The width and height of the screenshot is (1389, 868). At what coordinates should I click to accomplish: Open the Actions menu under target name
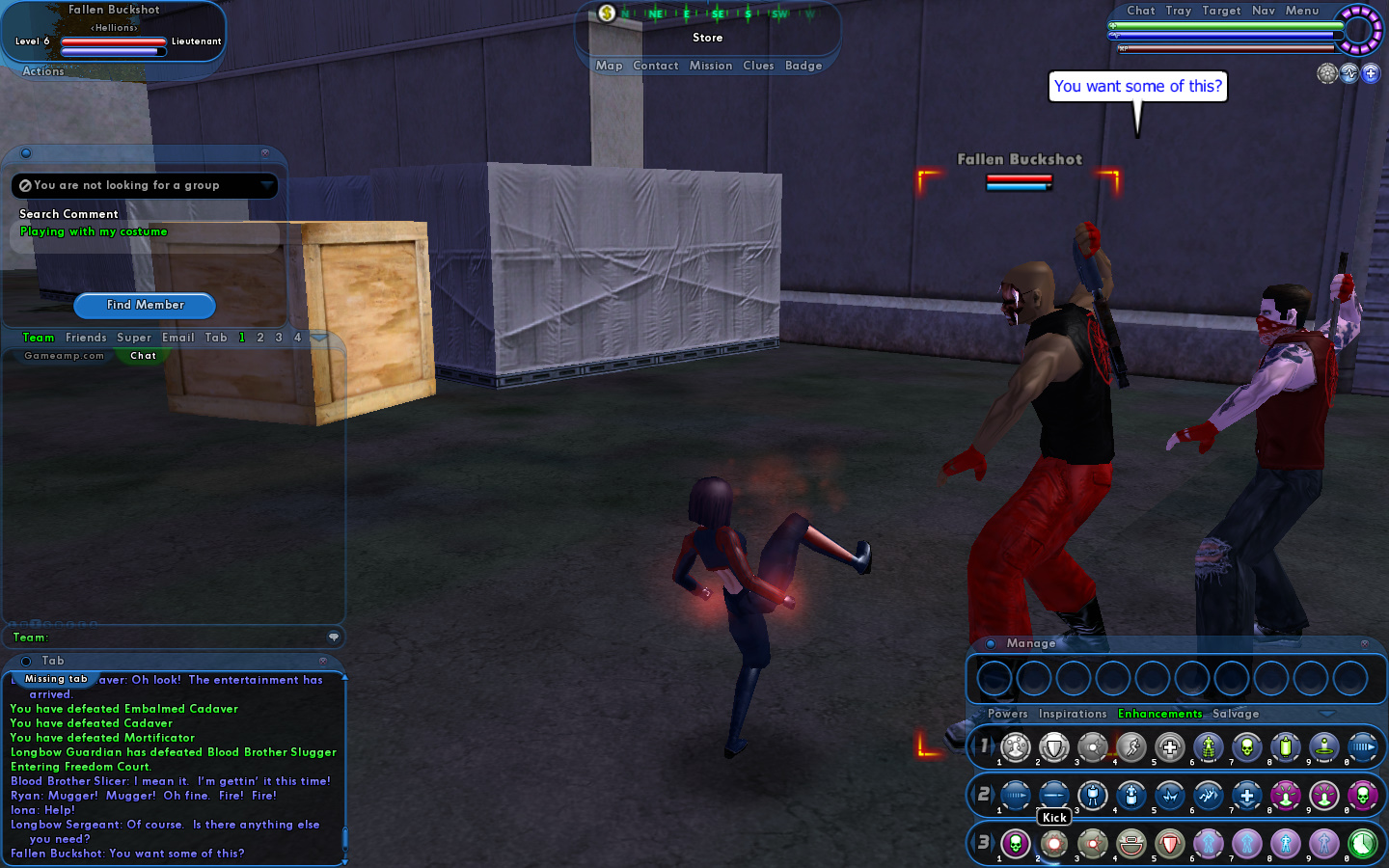(x=43, y=71)
